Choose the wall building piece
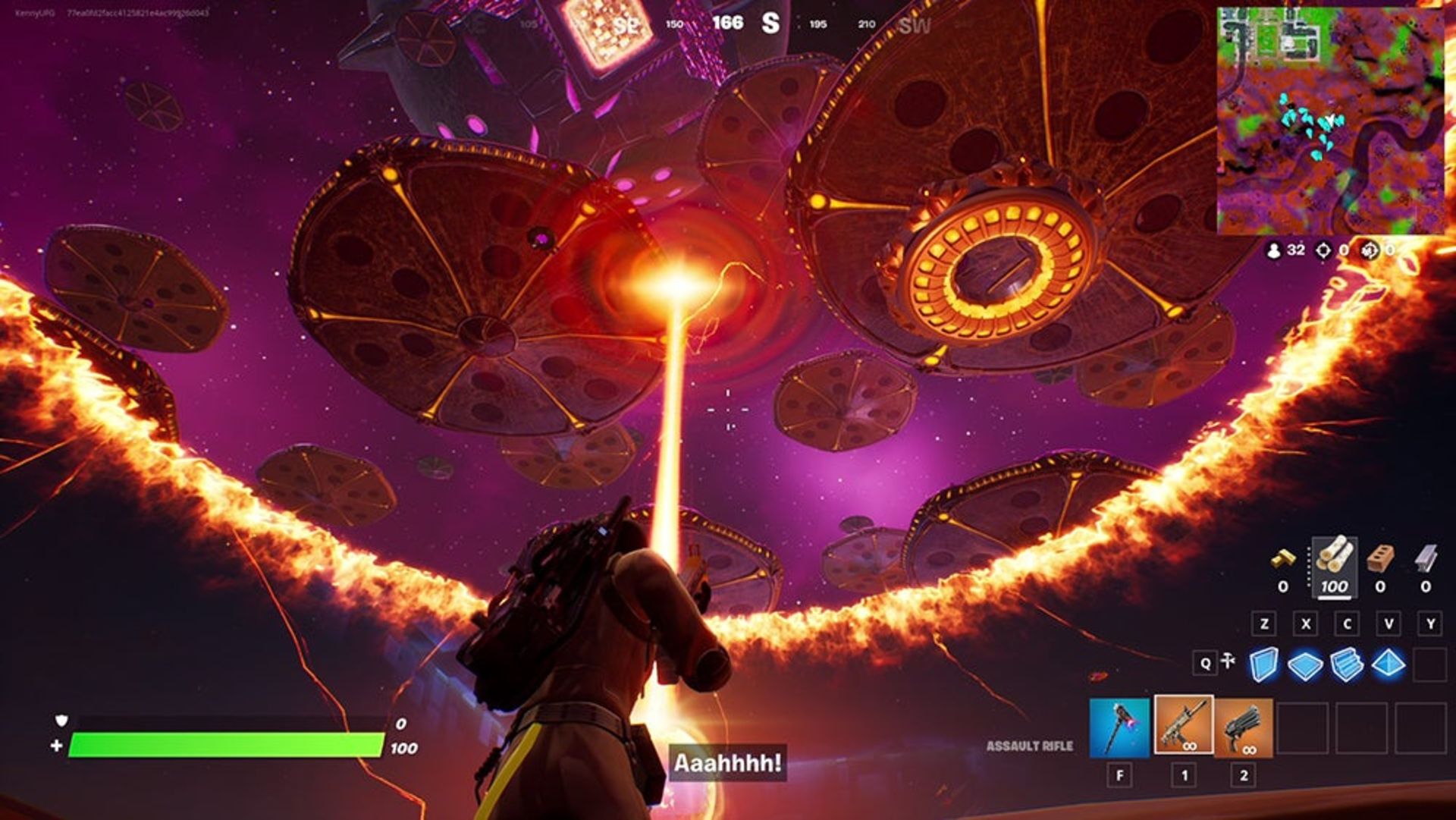This screenshot has width=1456, height=820. [x=1263, y=664]
